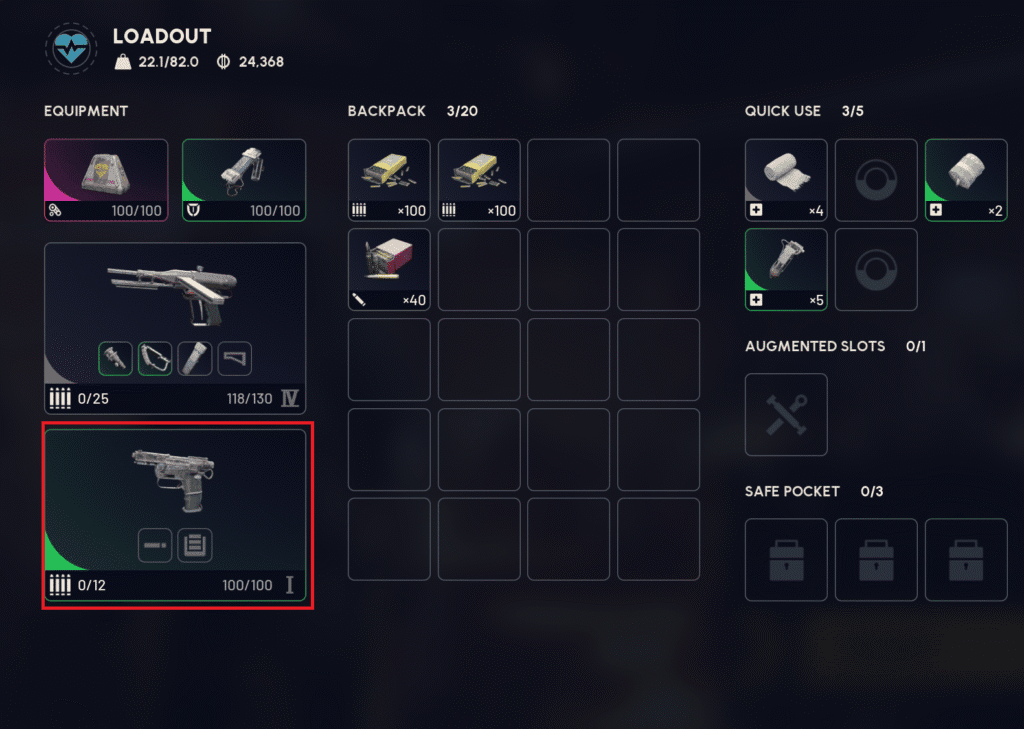Select the x5 vial item in quick use
Screen dimensions: 1024x729
(x=786, y=269)
